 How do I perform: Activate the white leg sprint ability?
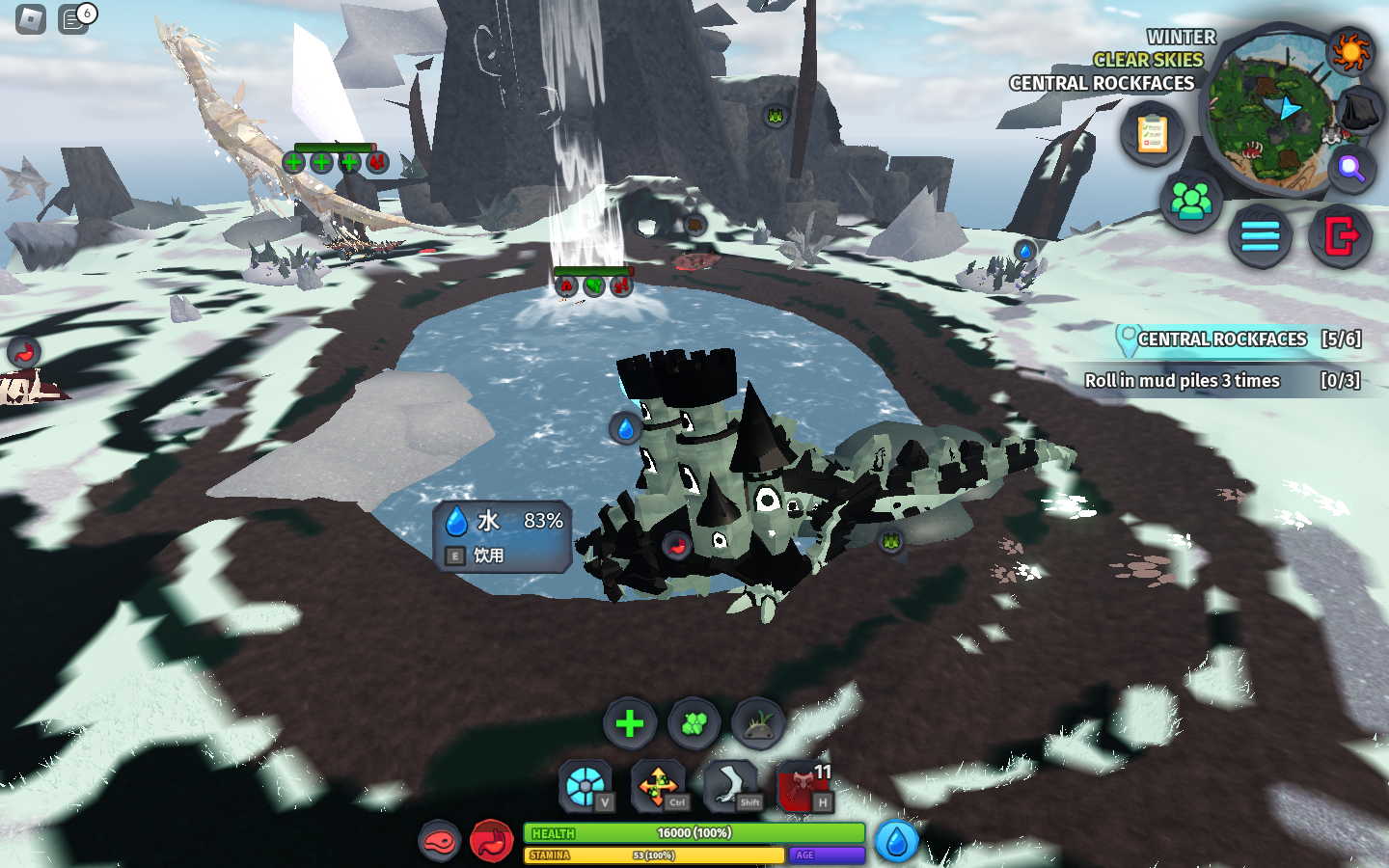730,786
